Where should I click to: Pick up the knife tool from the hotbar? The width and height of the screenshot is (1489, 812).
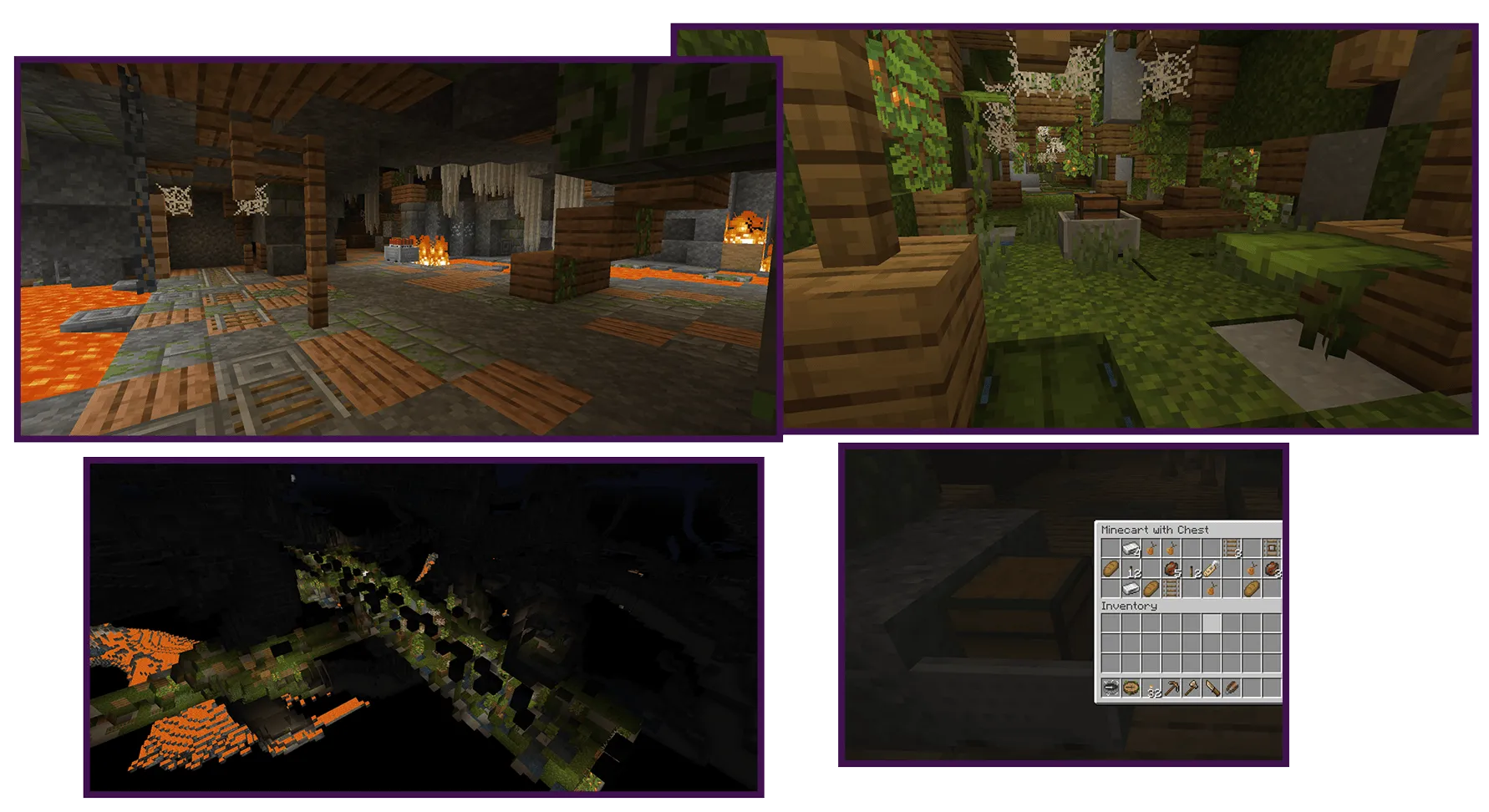pos(1211,688)
